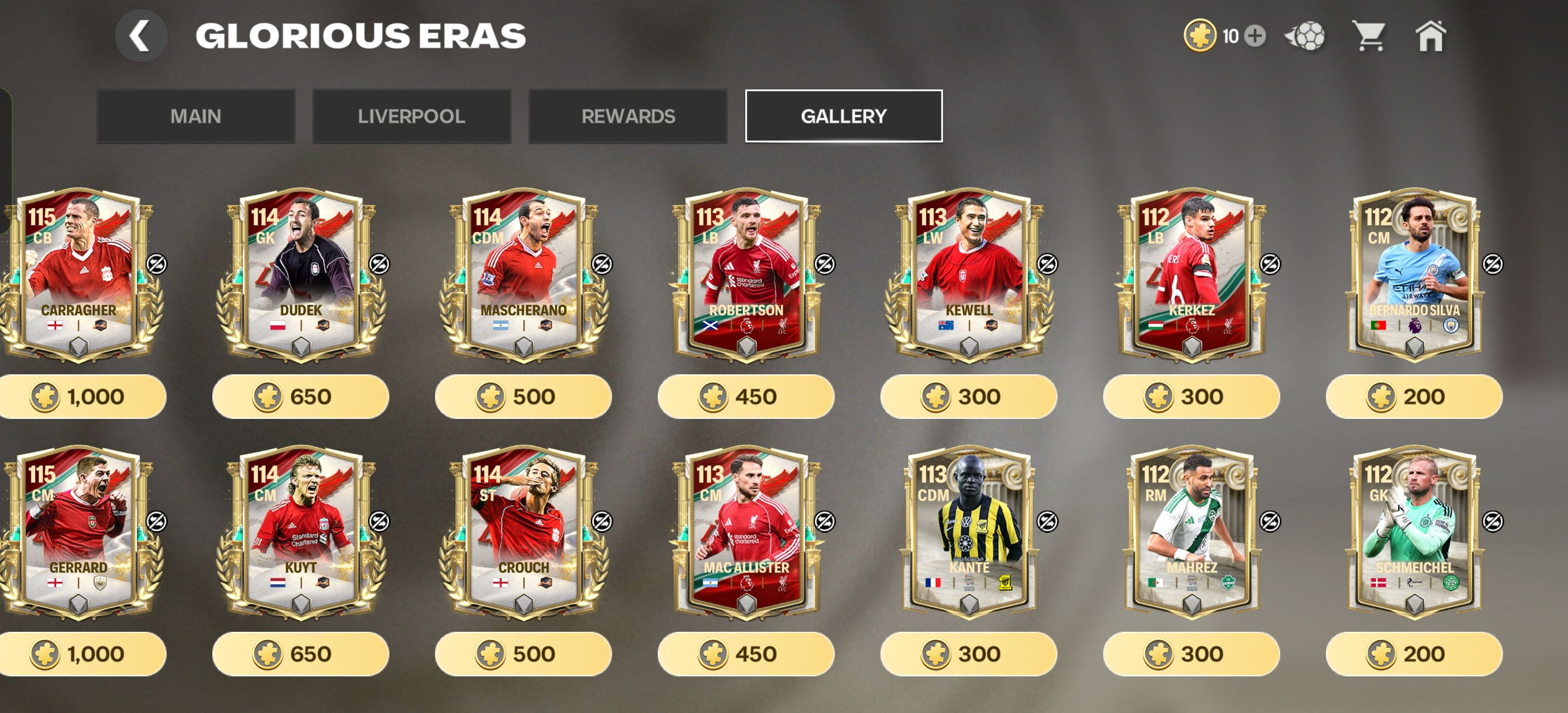Select the GALLERY tab
This screenshot has height=713, width=1568.
[x=844, y=116]
